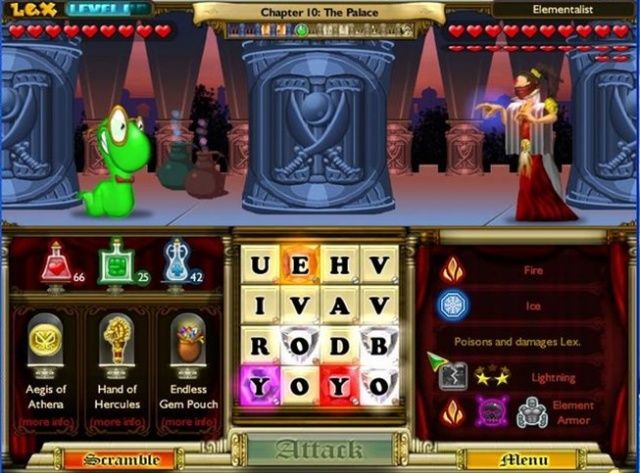Click the Attack button
Image resolution: width=640 pixels, height=473 pixels.
tap(320, 449)
